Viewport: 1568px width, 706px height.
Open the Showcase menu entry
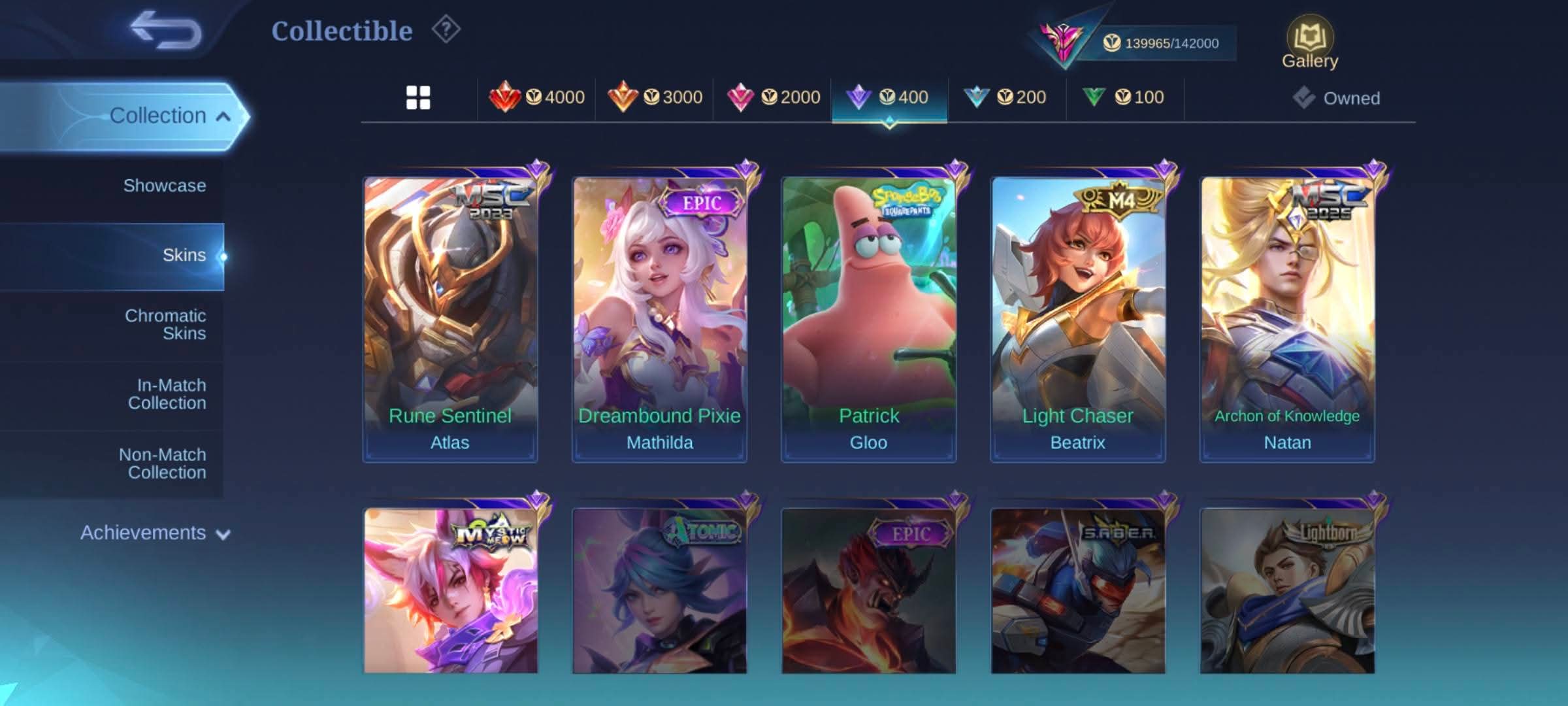pos(165,186)
